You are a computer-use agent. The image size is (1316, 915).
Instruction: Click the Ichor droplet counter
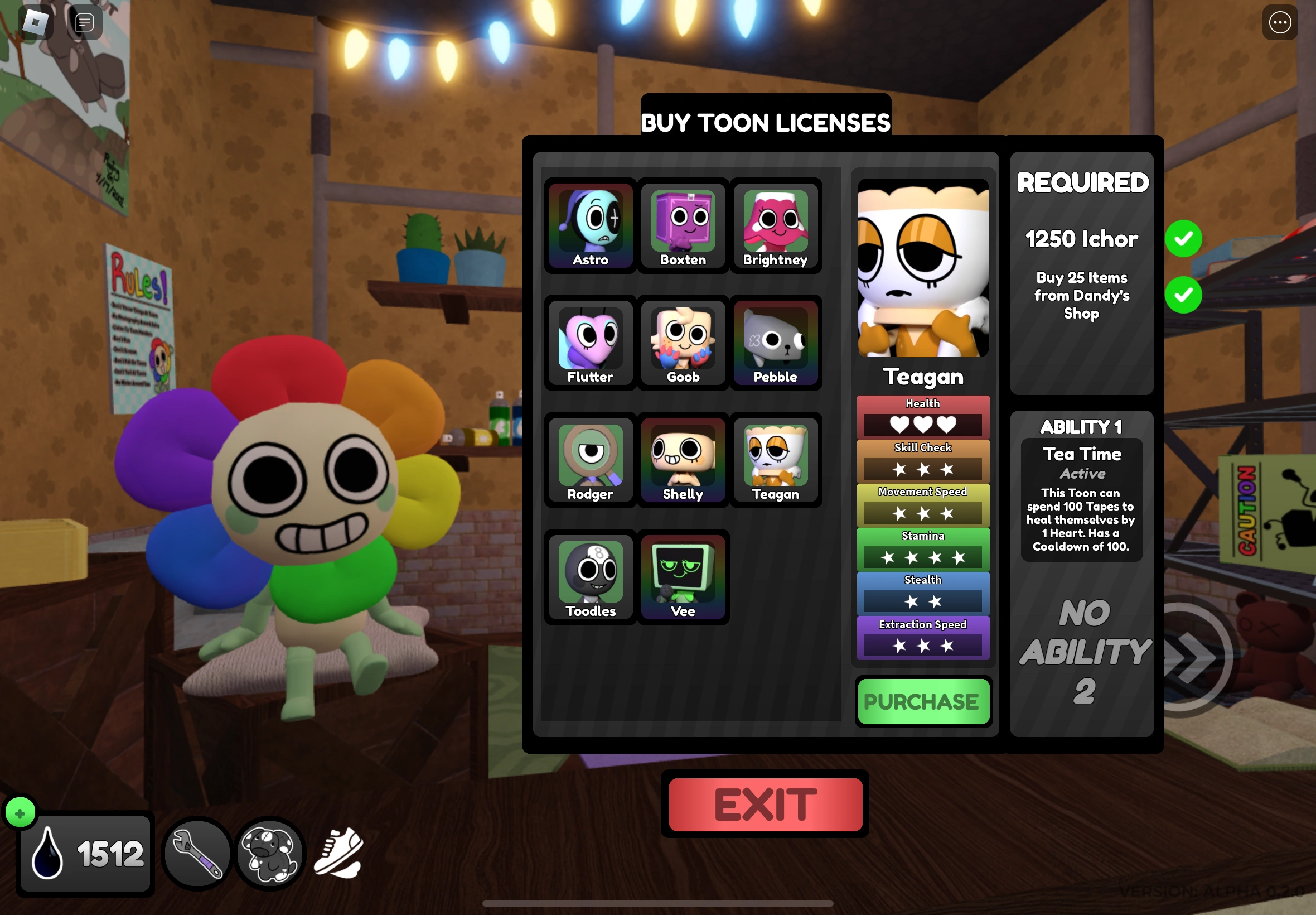(85, 853)
